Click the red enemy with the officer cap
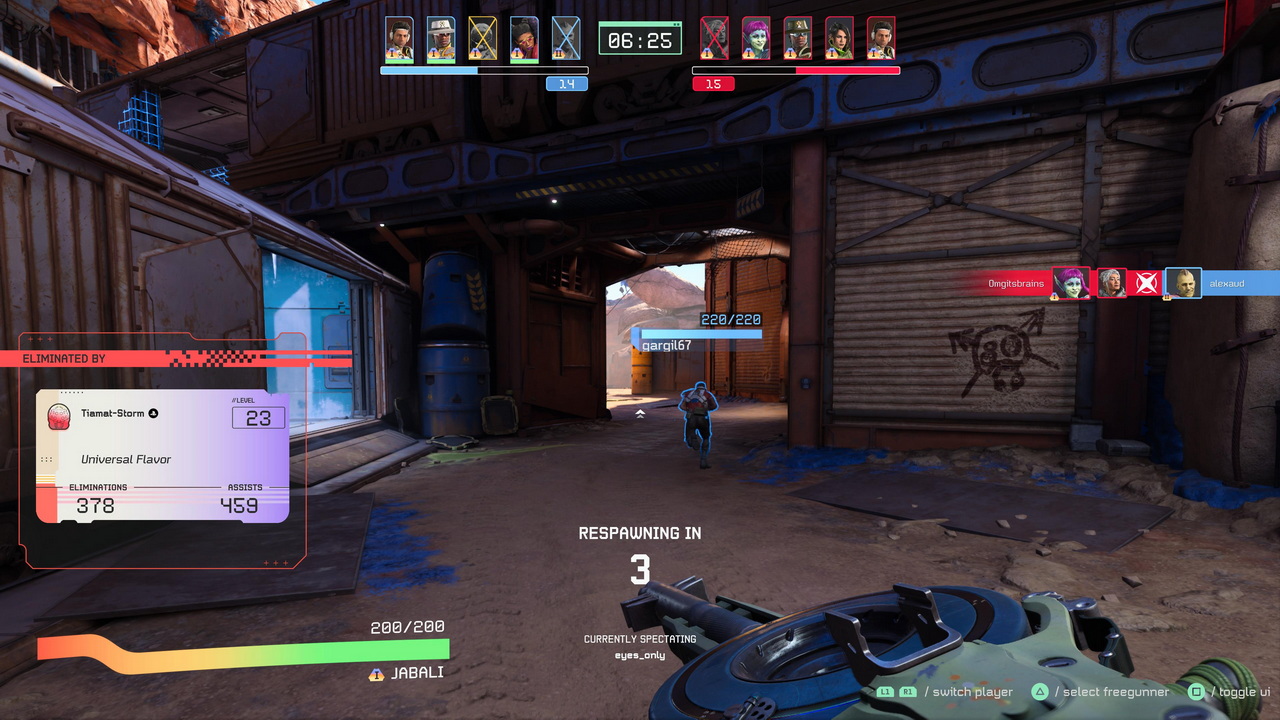This screenshot has width=1280, height=720. 797,39
